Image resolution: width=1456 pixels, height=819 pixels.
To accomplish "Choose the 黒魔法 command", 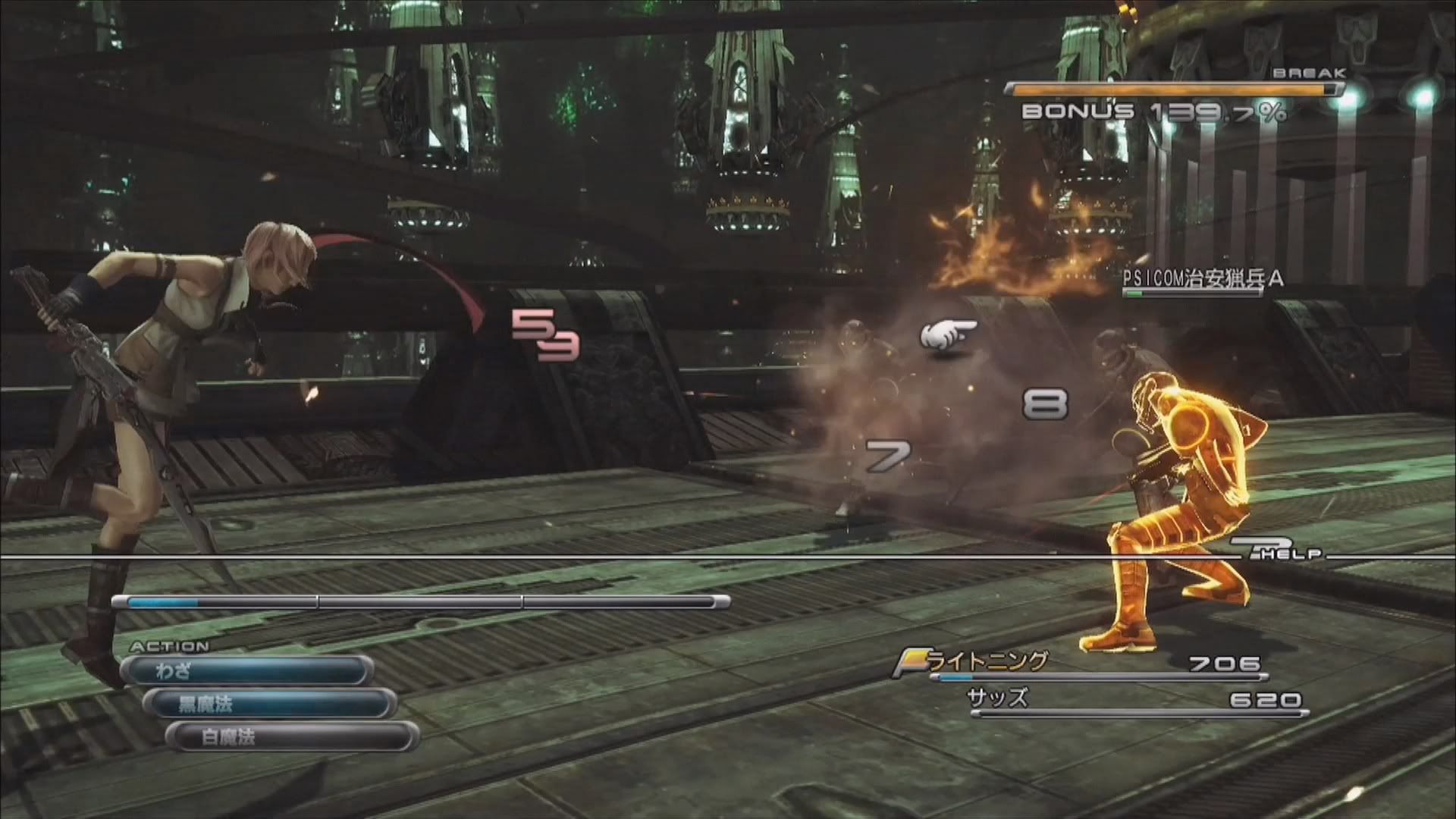I will click(270, 704).
